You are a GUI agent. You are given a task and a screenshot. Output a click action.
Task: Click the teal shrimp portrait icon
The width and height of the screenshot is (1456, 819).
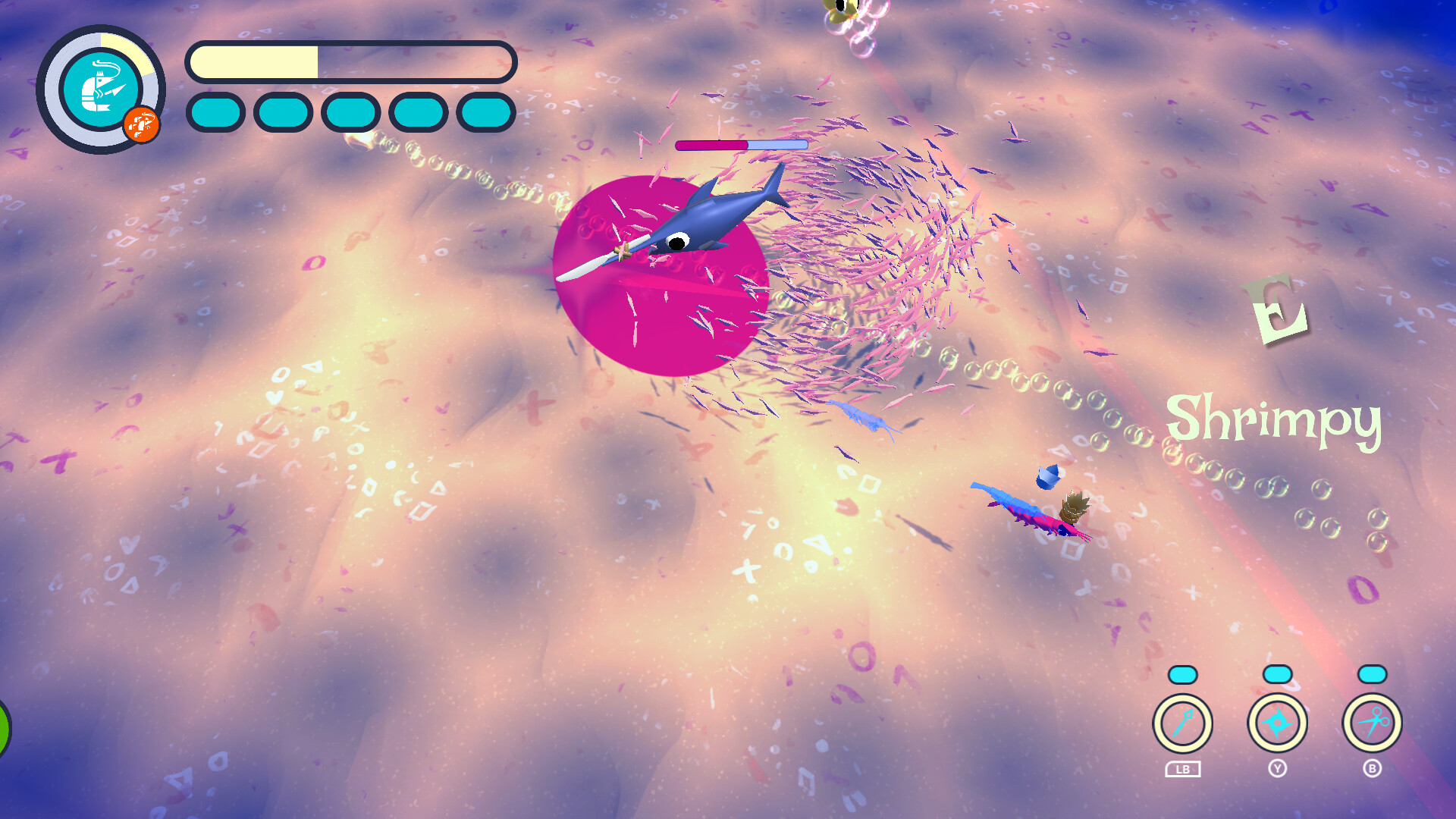coord(101,87)
